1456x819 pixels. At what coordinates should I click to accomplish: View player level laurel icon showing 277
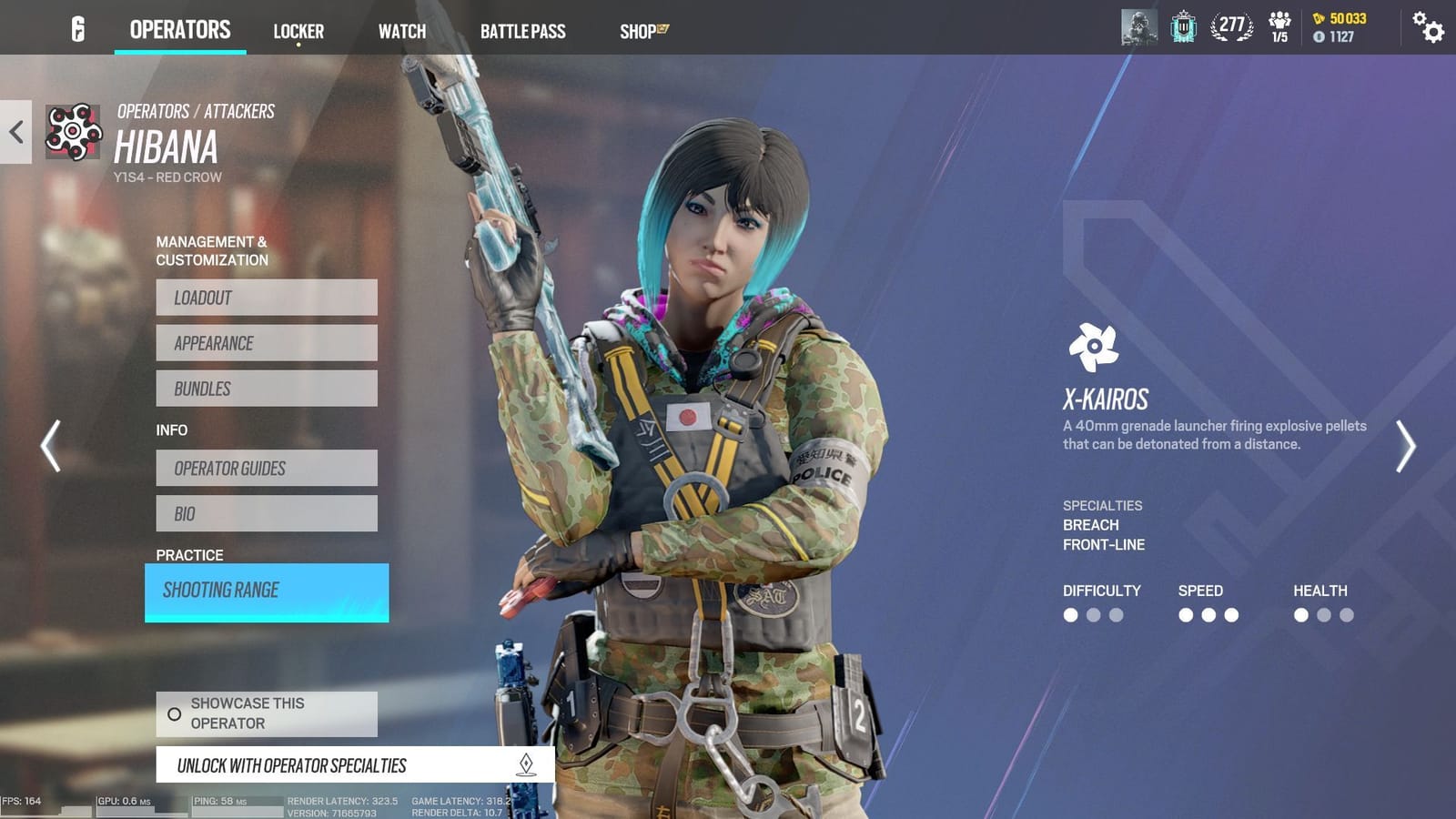[x=1231, y=27]
